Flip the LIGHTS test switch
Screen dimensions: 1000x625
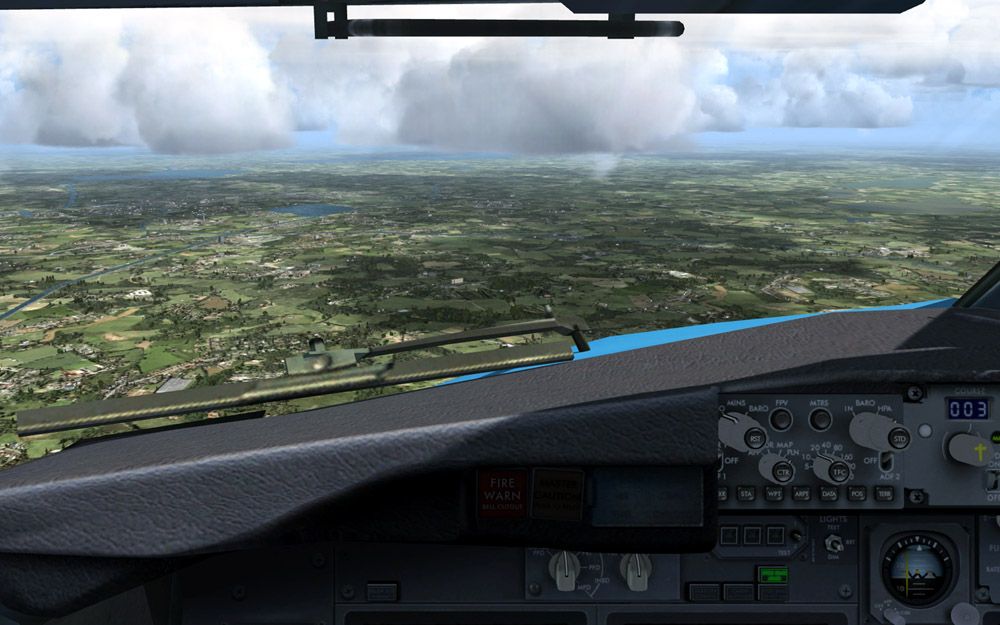coord(833,545)
